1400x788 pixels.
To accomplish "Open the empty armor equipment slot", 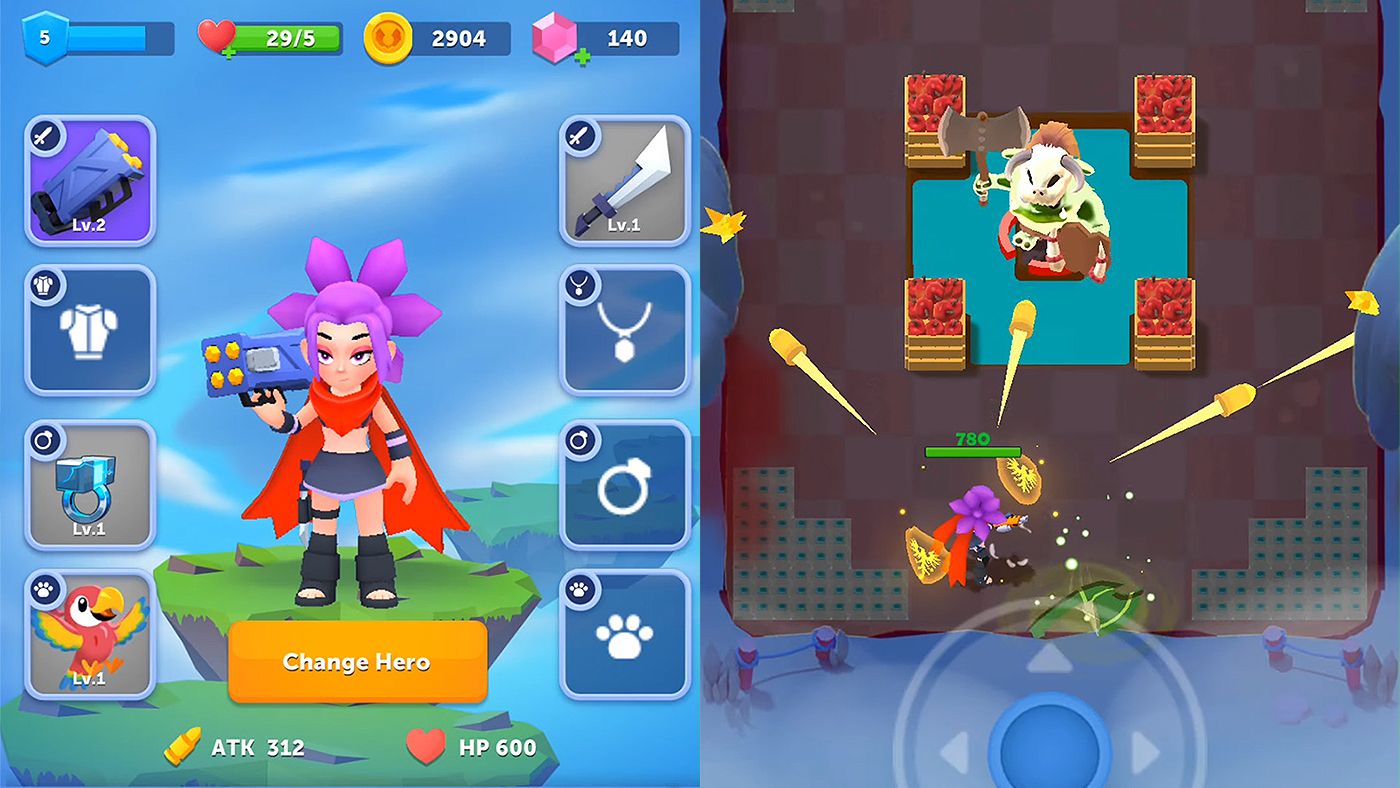I will (x=88, y=330).
